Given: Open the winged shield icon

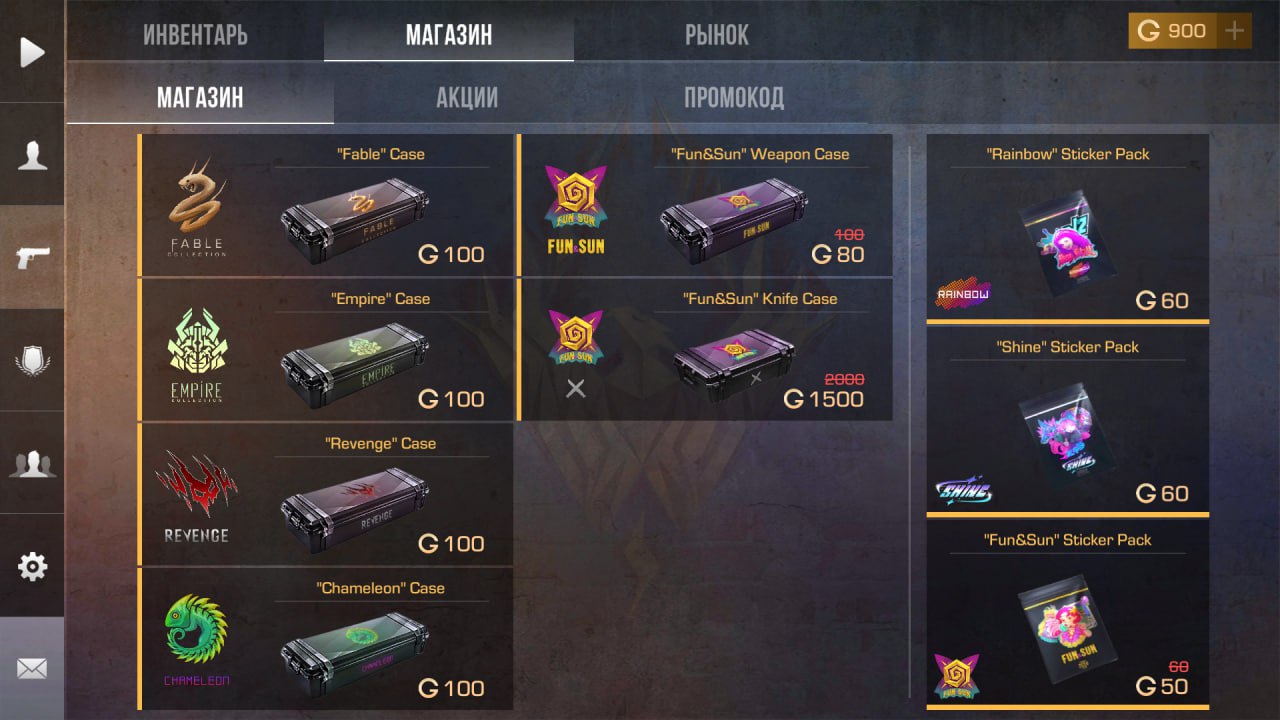Looking at the screenshot, I should point(32,361).
